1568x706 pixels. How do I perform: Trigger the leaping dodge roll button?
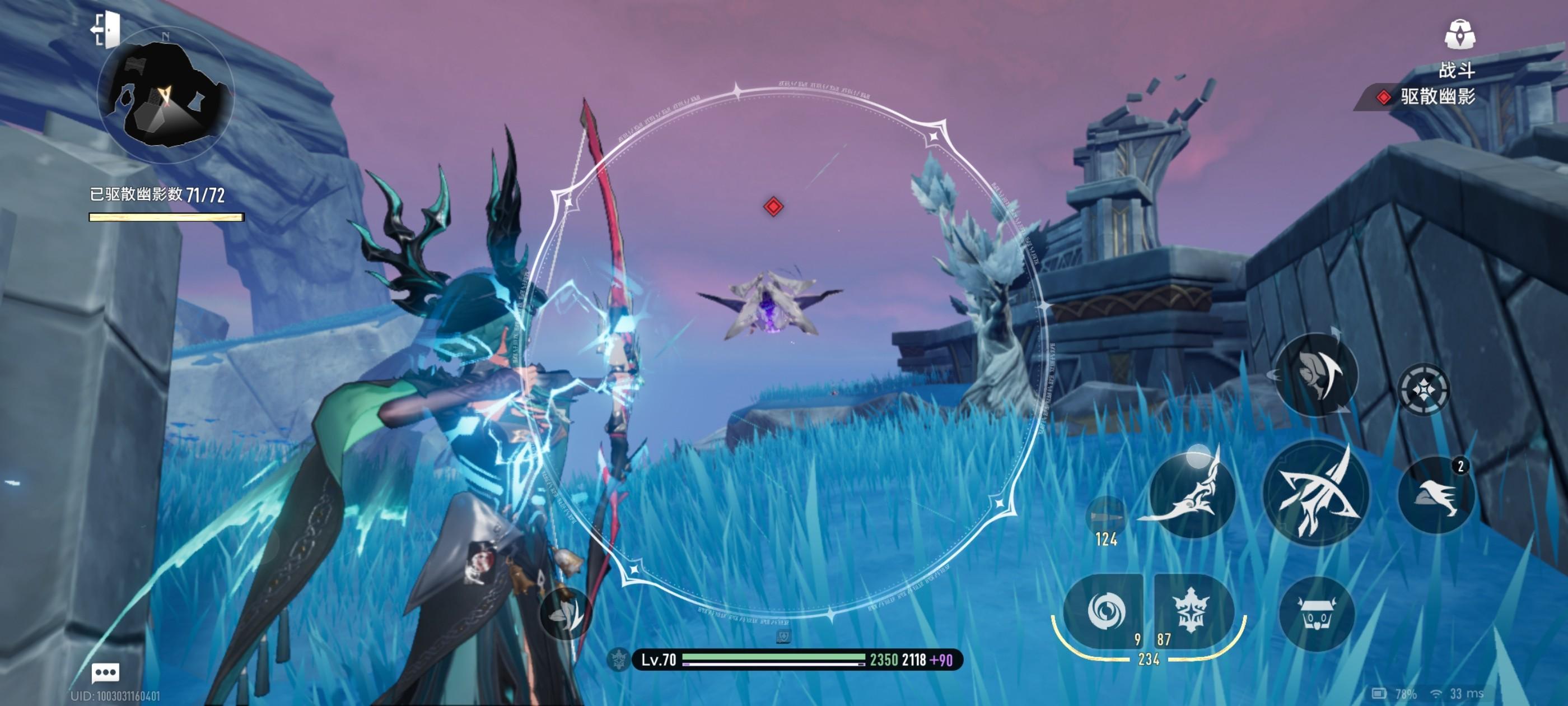pyautogui.click(x=1316, y=374)
